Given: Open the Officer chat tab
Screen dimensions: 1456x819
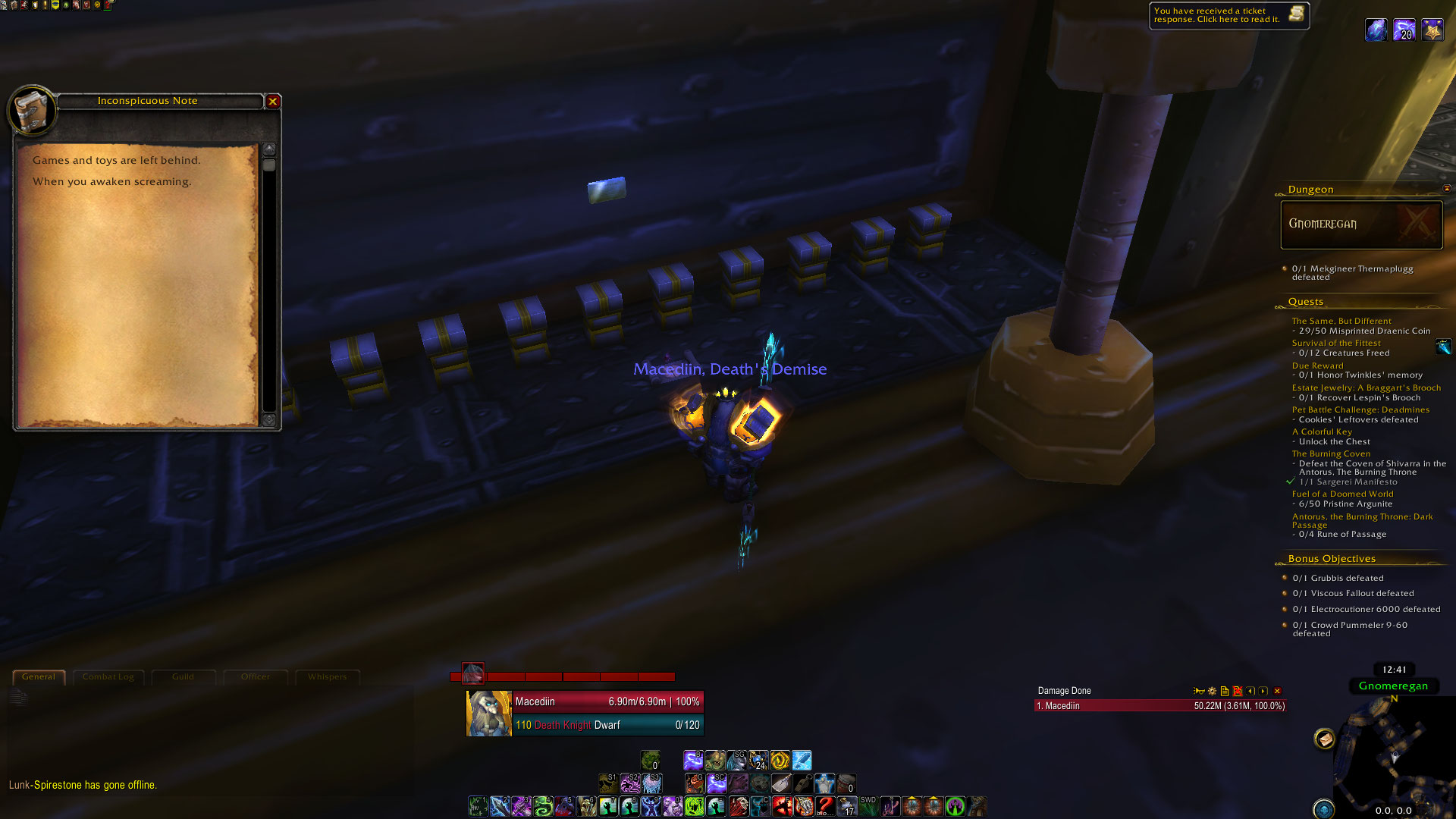Looking at the screenshot, I should click(x=256, y=677).
